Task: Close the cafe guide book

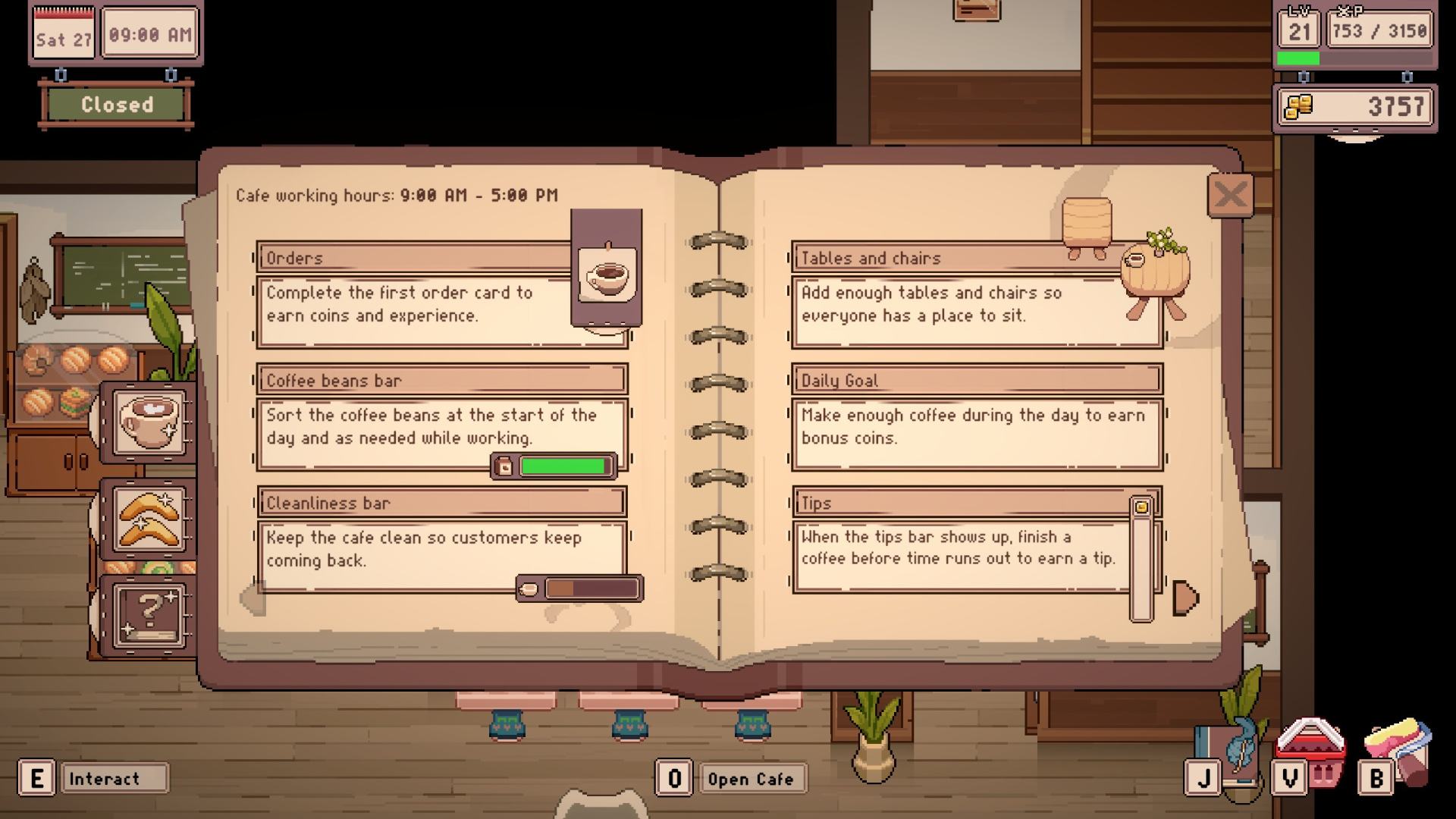Action: [x=1229, y=196]
